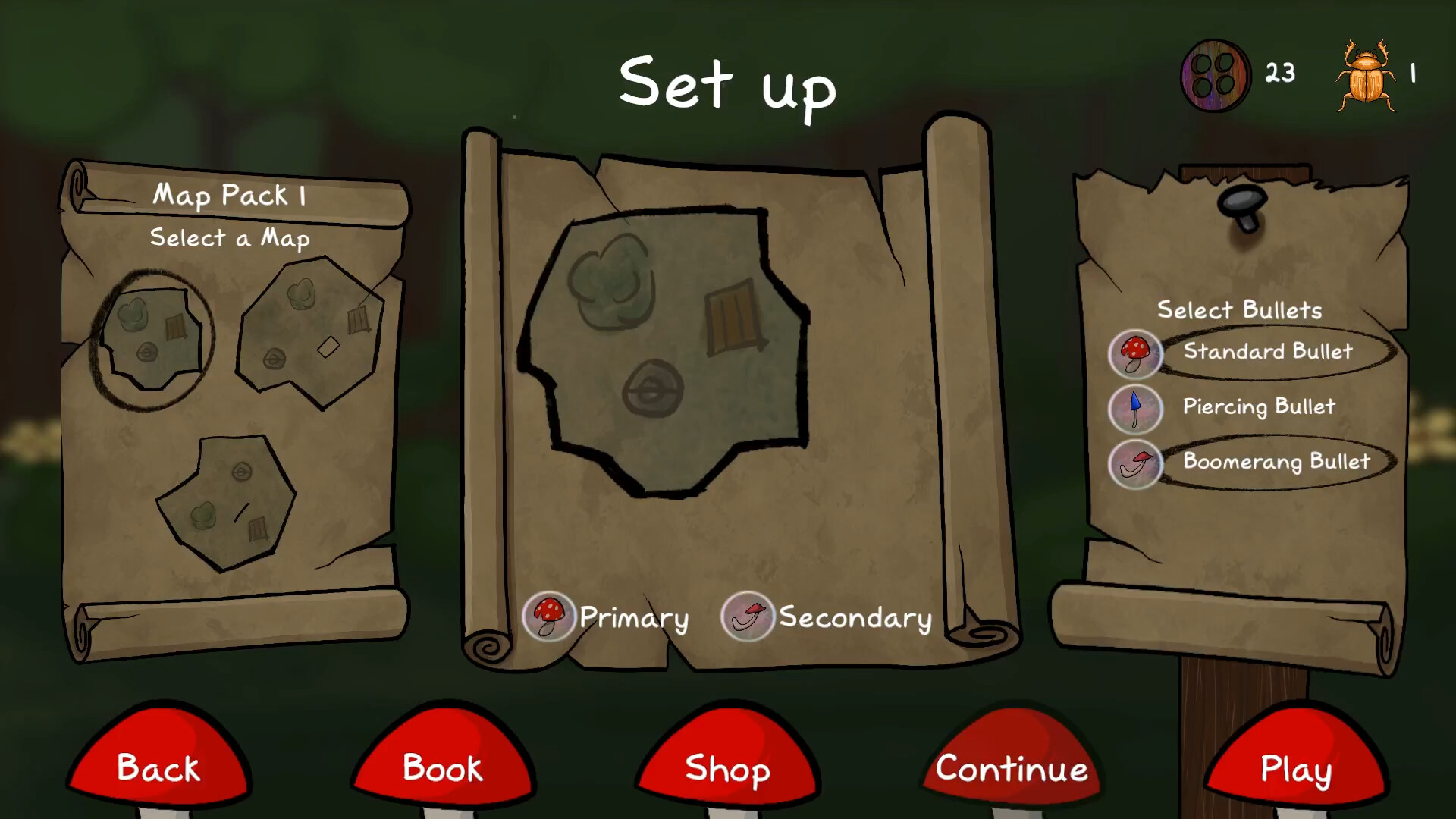Click the Piercing Bullet blue mushroom icon

[1135, 409]
